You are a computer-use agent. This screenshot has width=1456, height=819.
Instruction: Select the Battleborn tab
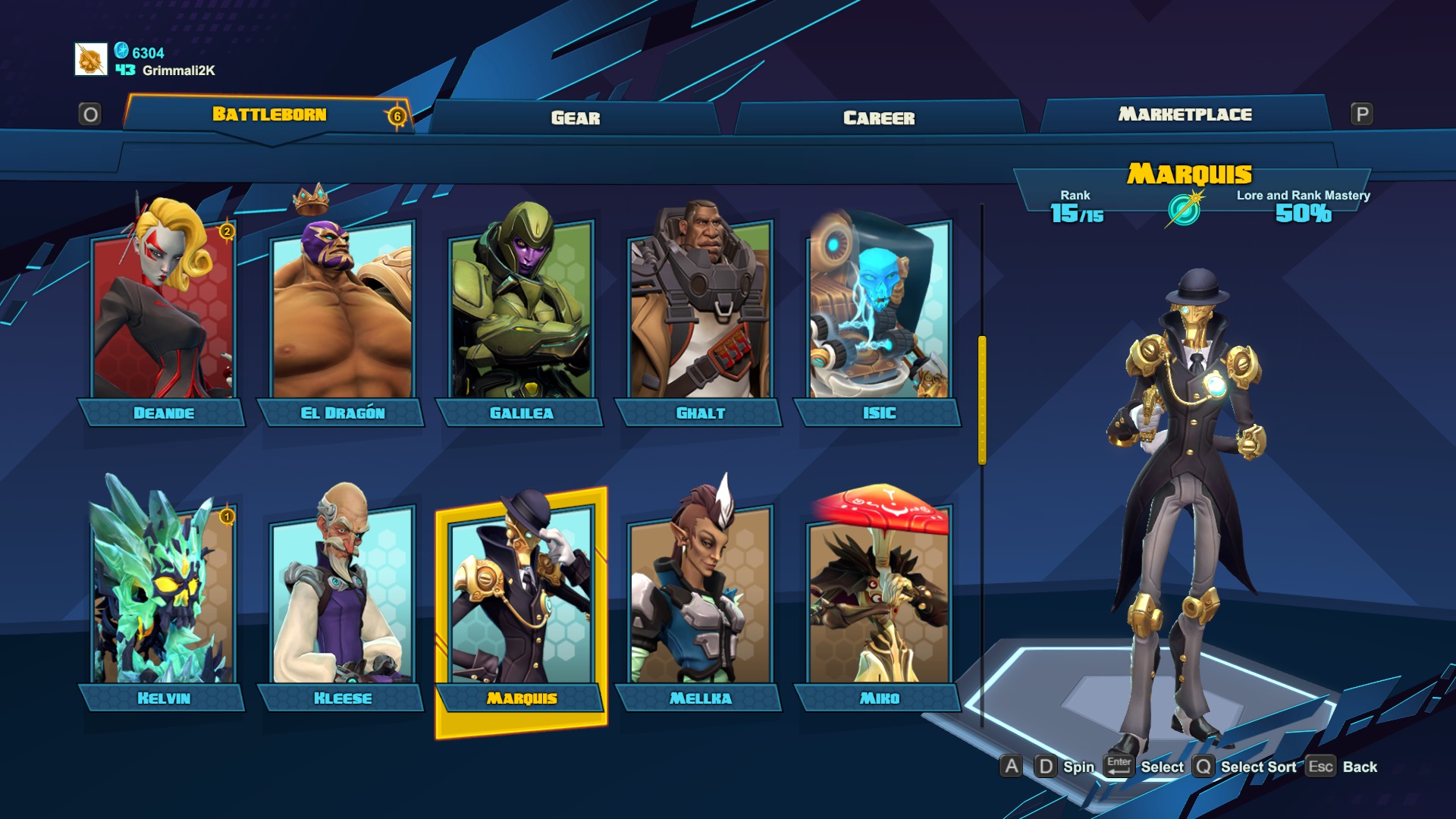[x=269, y=115]
